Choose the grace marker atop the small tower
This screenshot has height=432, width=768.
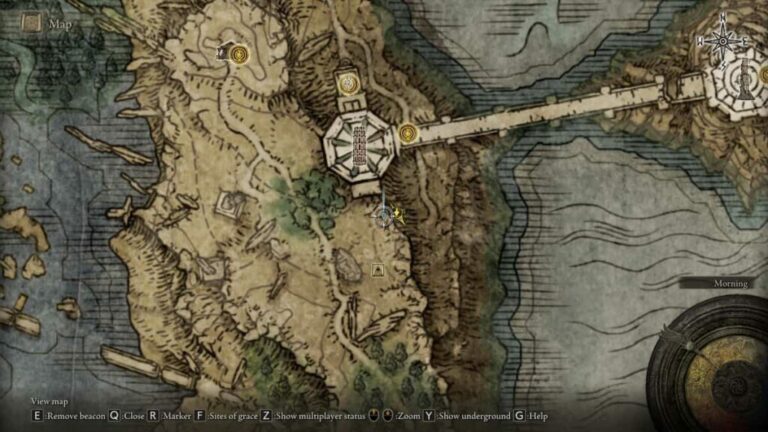348,84
